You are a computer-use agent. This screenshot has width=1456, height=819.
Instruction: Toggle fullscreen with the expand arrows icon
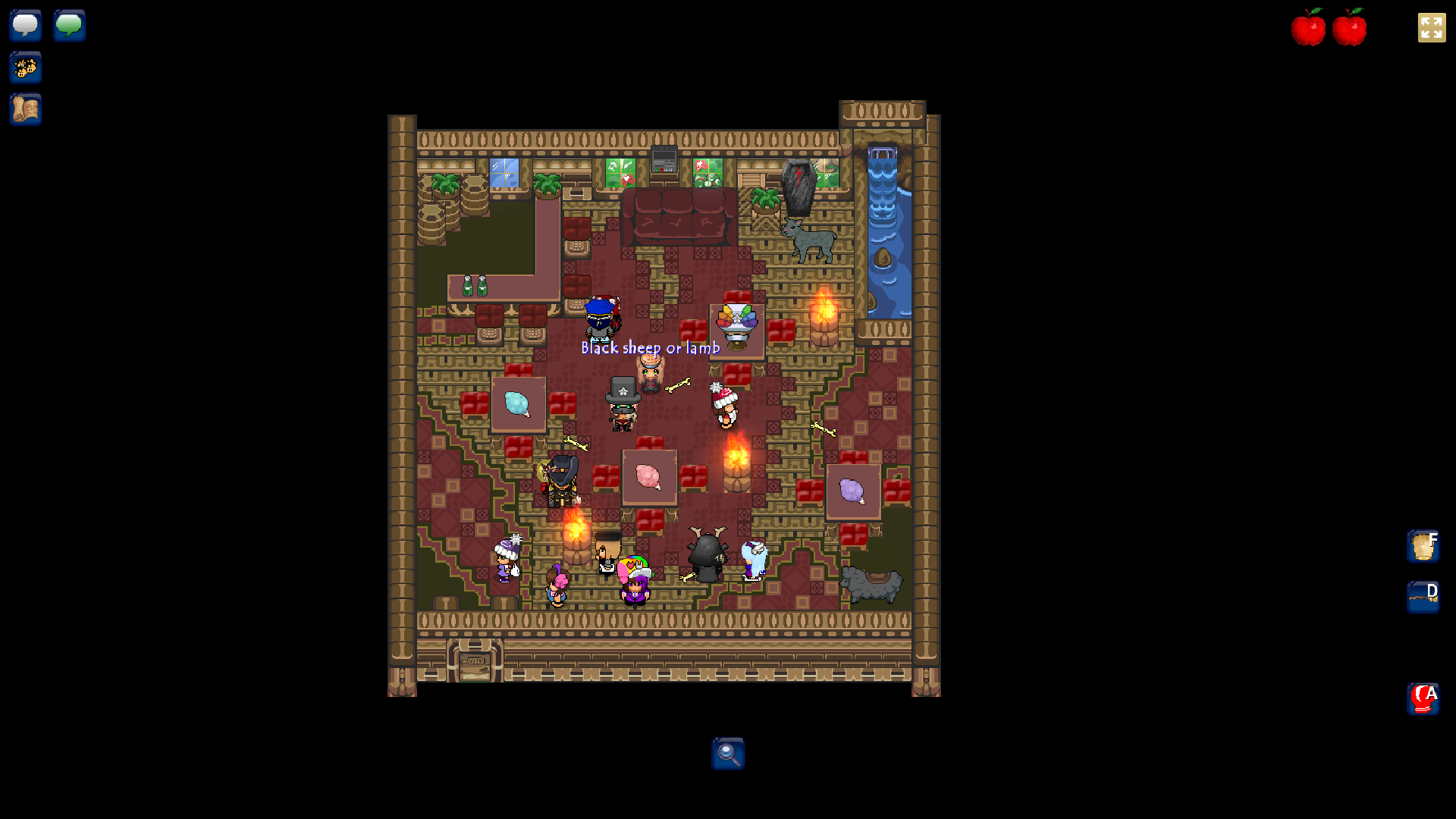click(x=1432, y=28)
